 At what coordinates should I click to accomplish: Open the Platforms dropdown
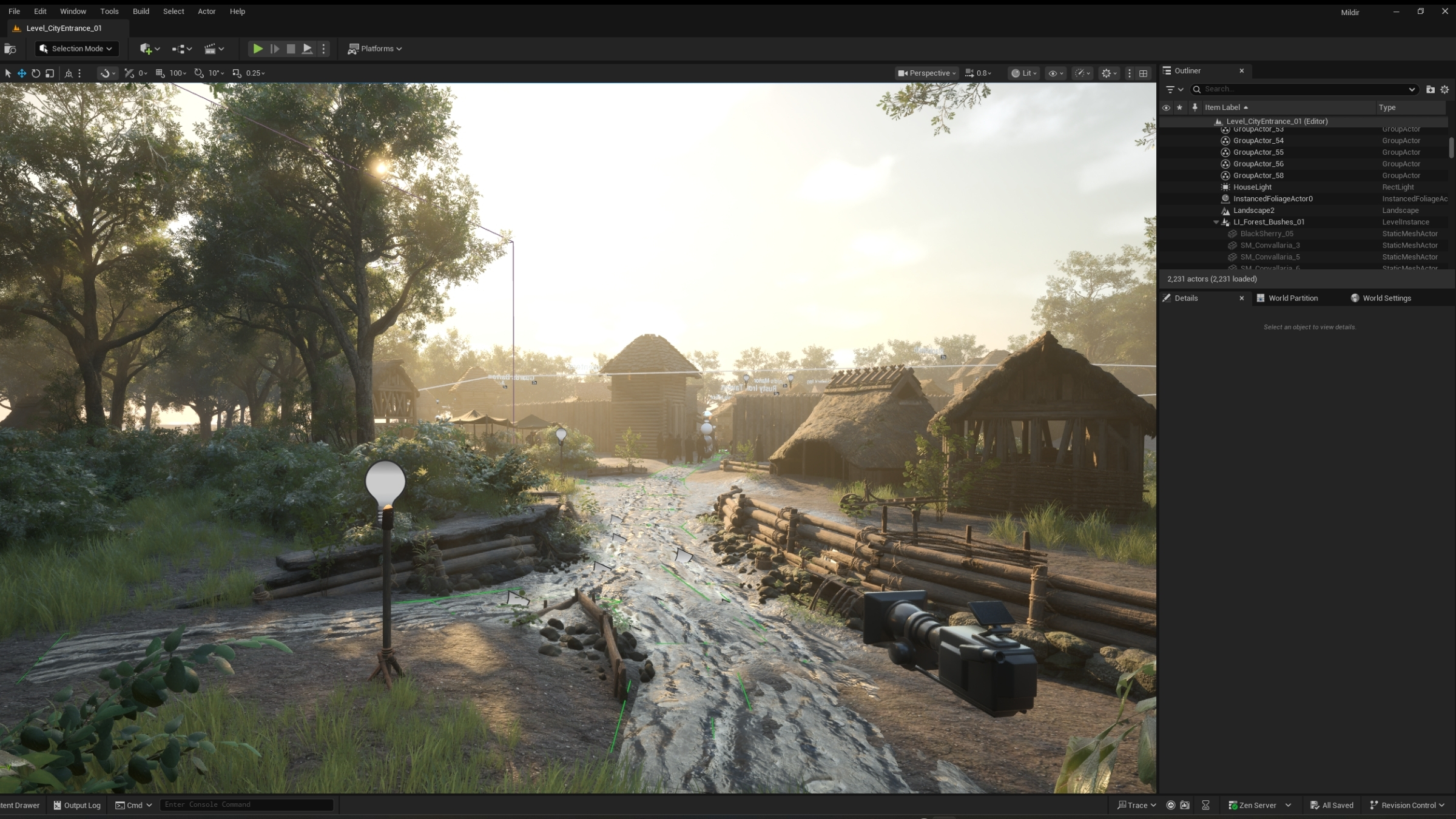[375, 49]
